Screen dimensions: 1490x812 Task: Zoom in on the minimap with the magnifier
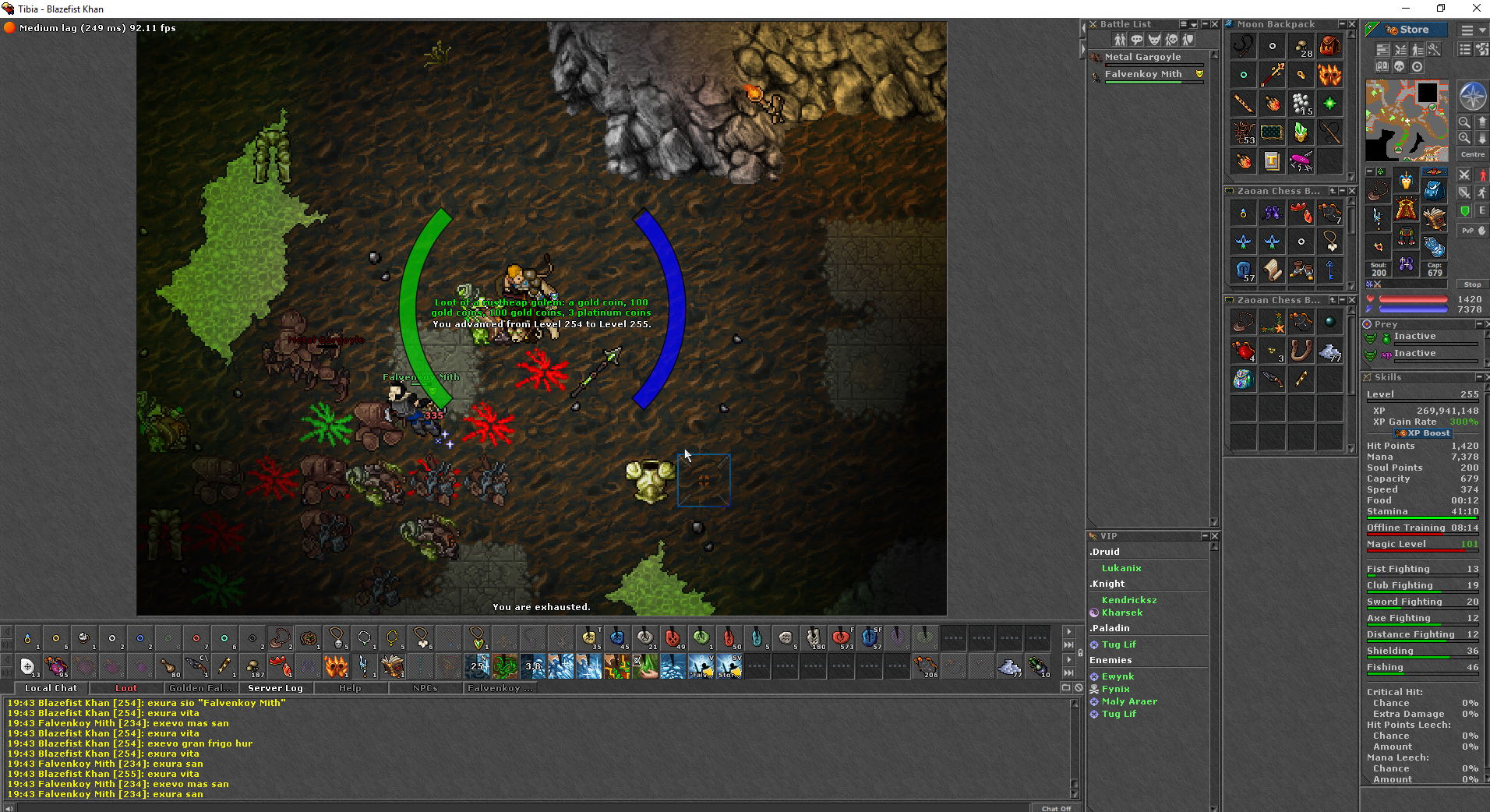click(1464, 137)
